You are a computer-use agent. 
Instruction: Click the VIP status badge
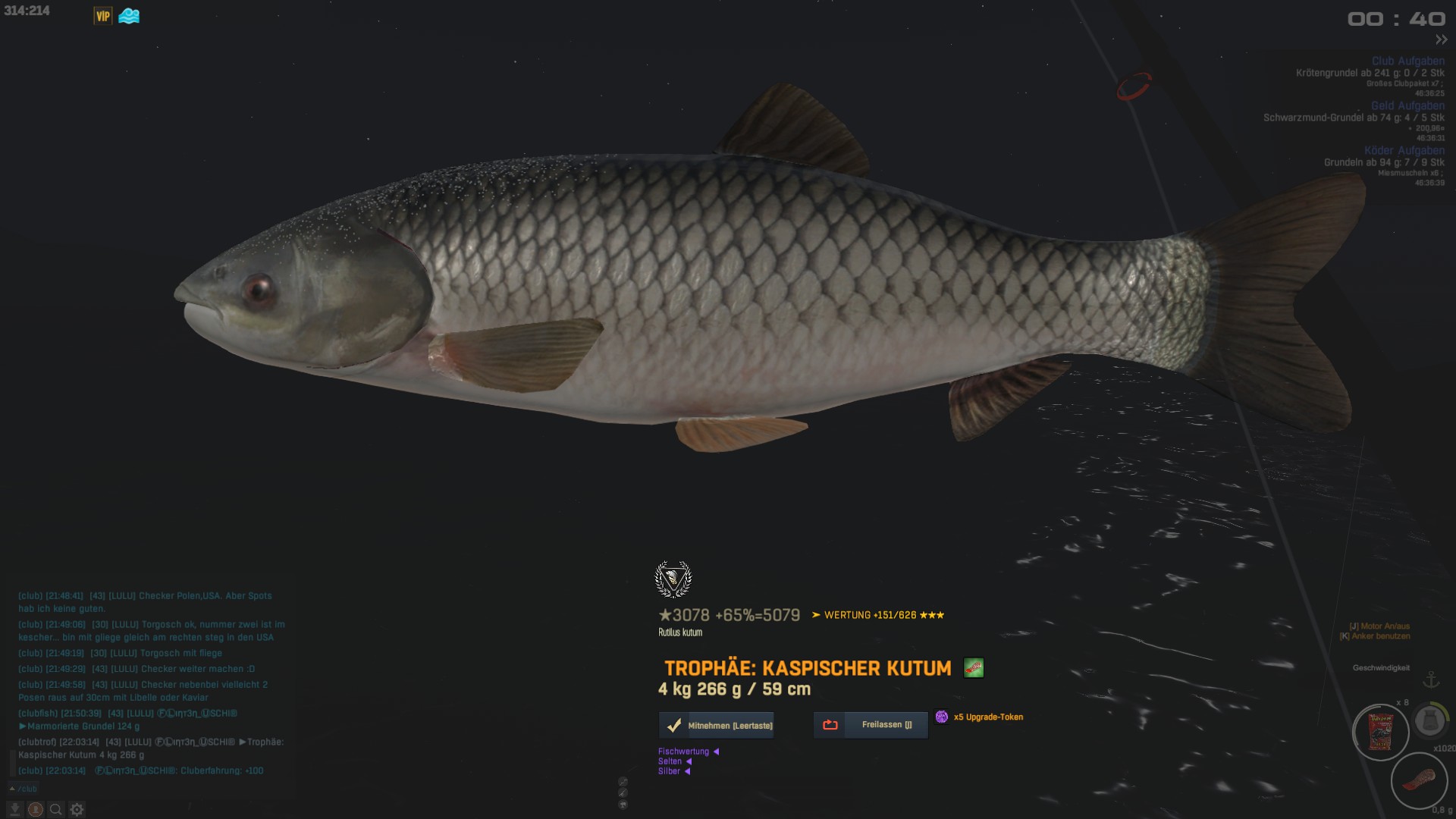103,16
